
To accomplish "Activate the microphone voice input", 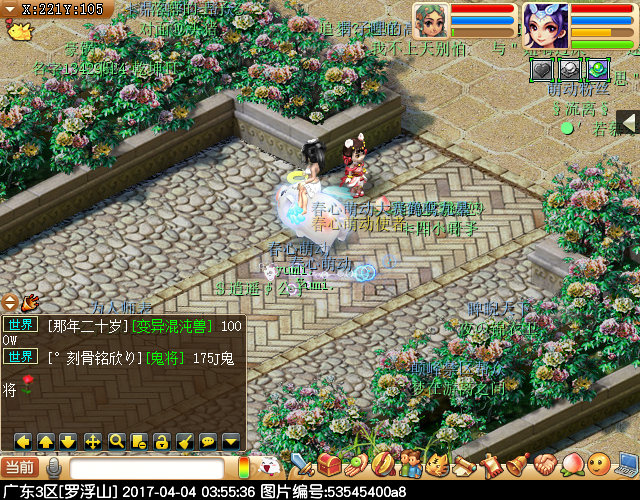I will (x=53, y=467).
